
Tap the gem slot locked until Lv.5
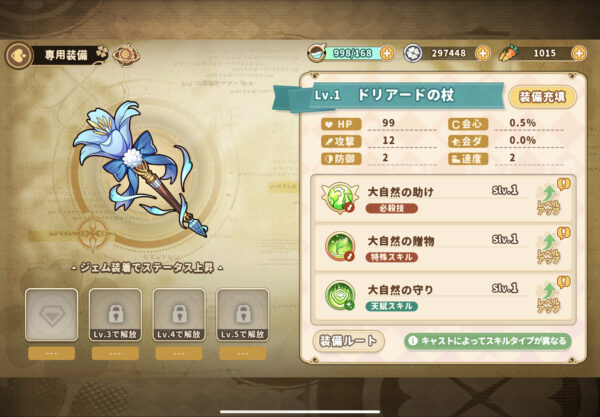pyautogui.click(x=242, y=313)
